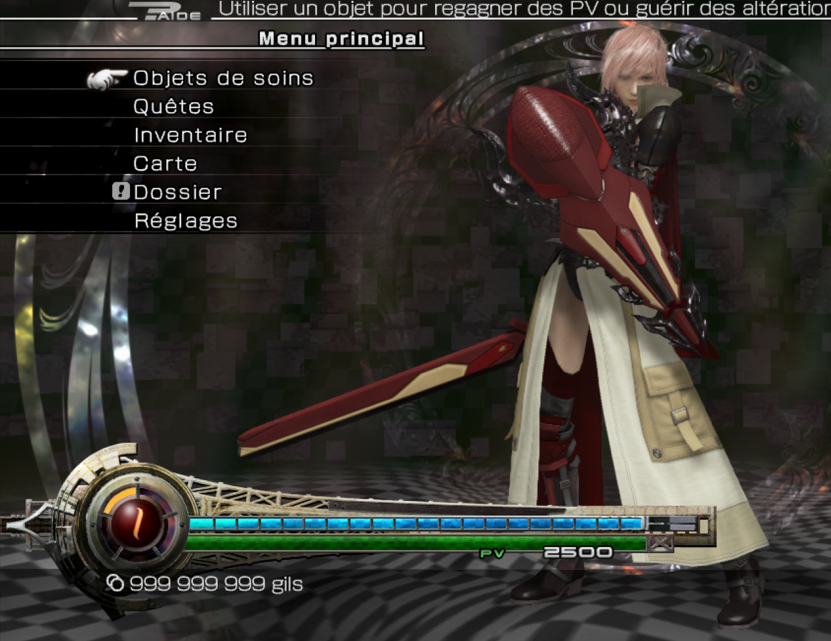This screenshot has width=831, height=641.
Task: Open the Objets de soins menu
Action: pos(223,78)
